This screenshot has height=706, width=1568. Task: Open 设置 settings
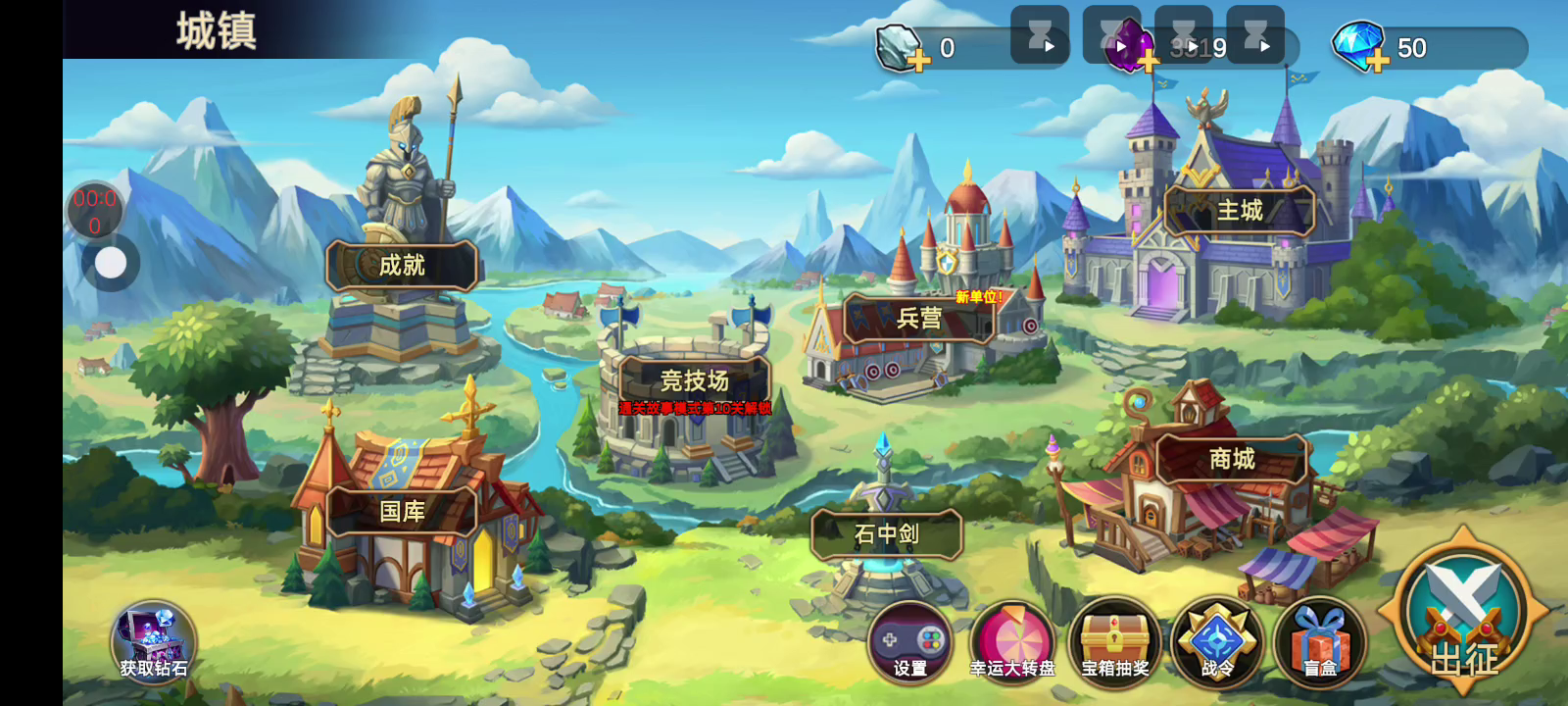coord(910,643)
